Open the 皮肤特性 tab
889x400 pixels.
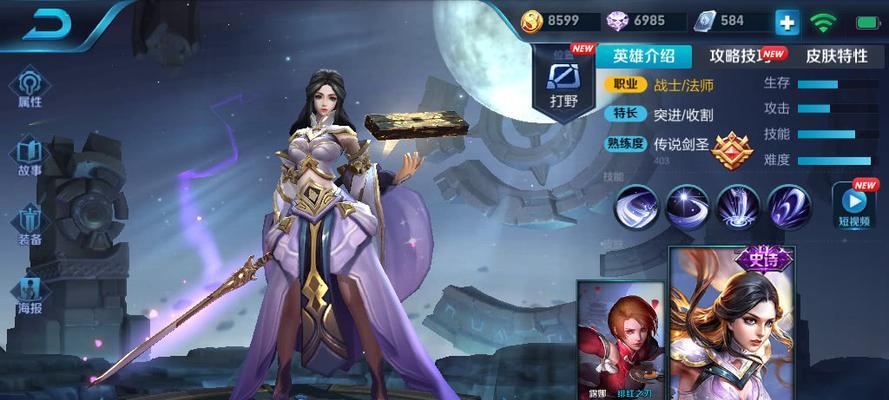[x=837, y=56]
